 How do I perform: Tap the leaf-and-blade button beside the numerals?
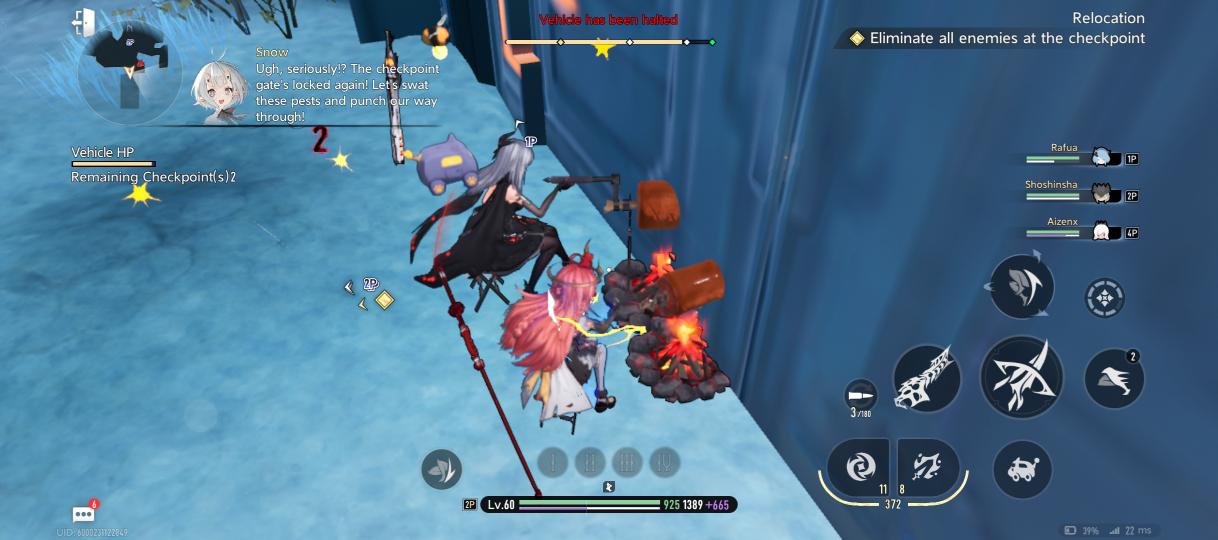(x=441, y=468)
